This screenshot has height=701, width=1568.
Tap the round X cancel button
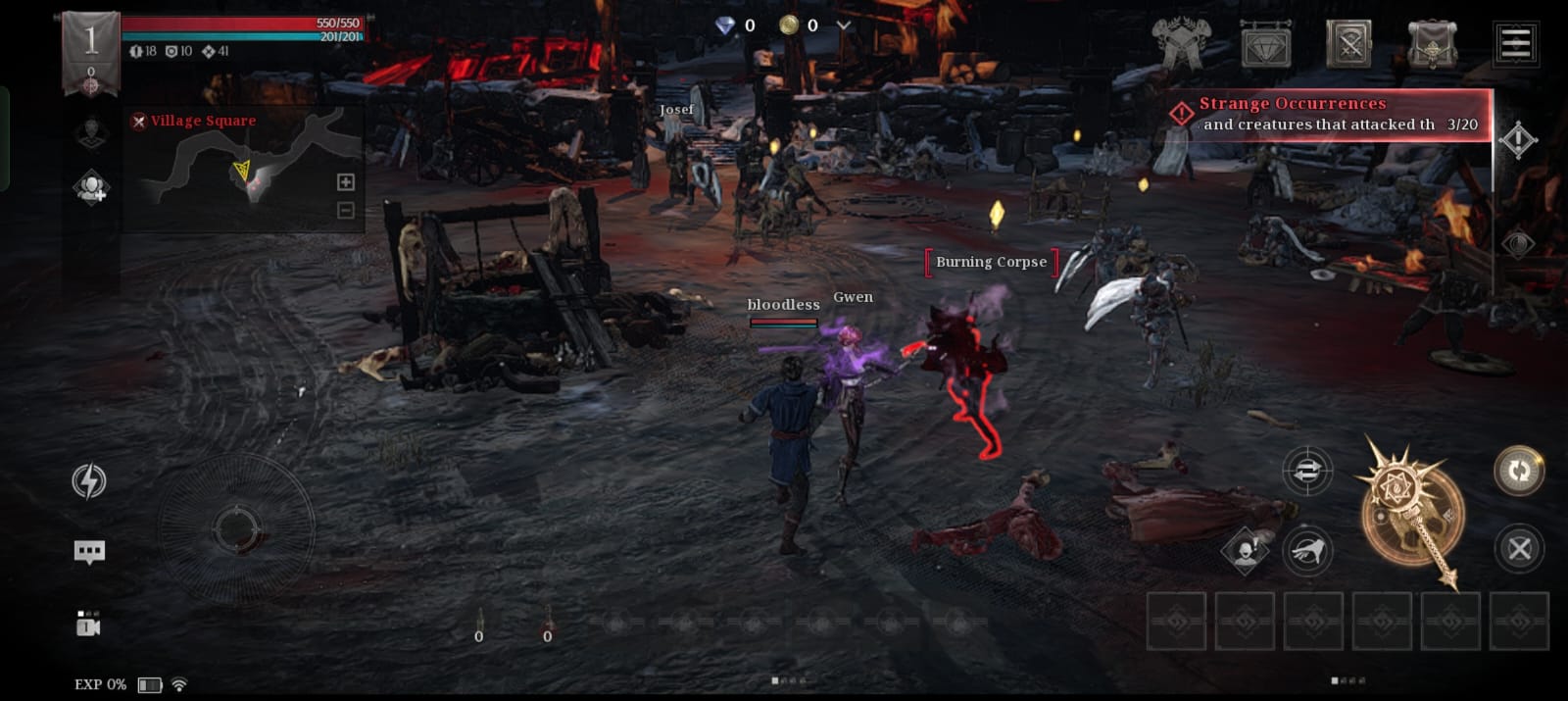(1519, 549)
